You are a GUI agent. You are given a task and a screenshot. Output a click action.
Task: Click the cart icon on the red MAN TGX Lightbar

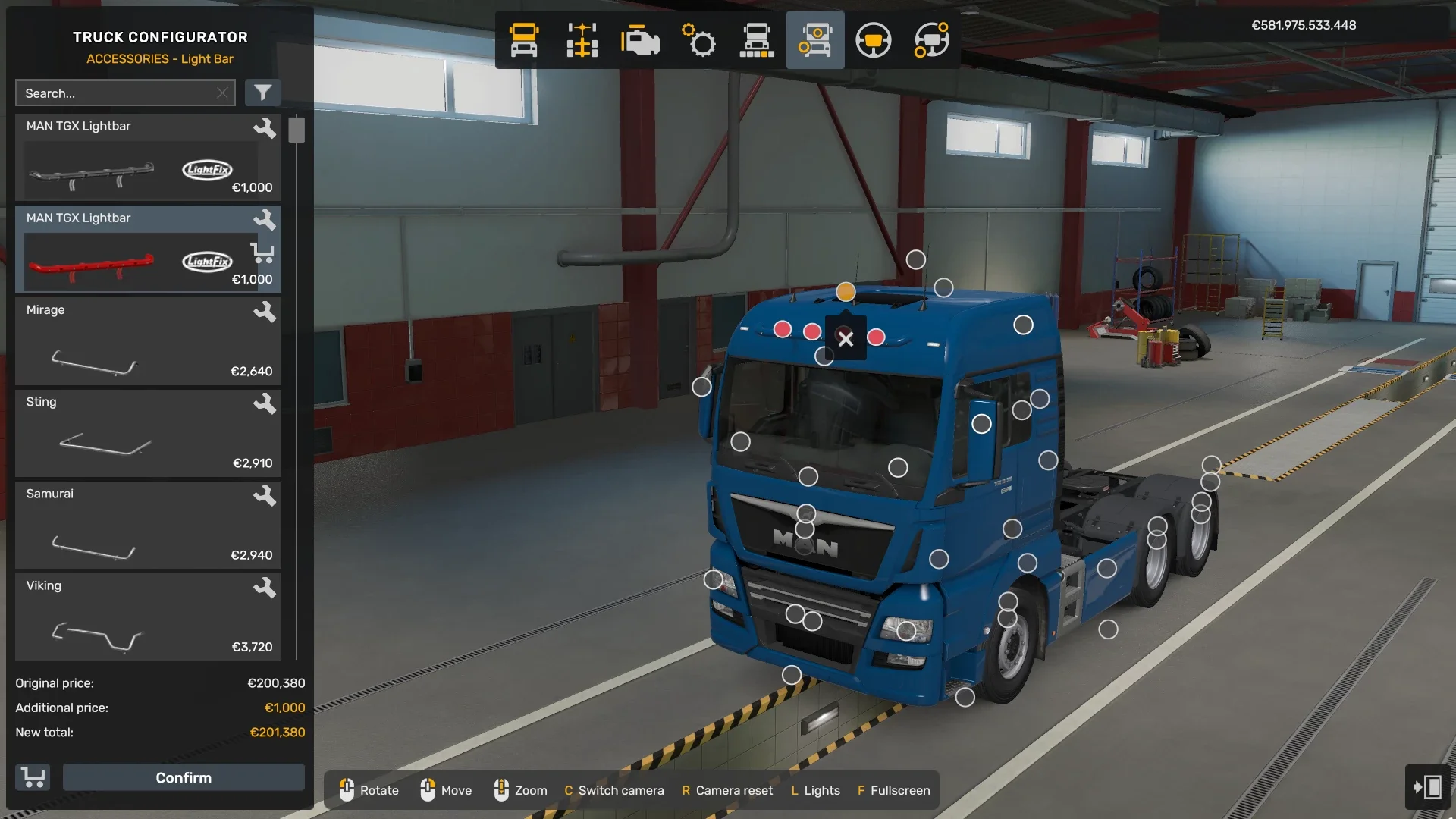263,253
